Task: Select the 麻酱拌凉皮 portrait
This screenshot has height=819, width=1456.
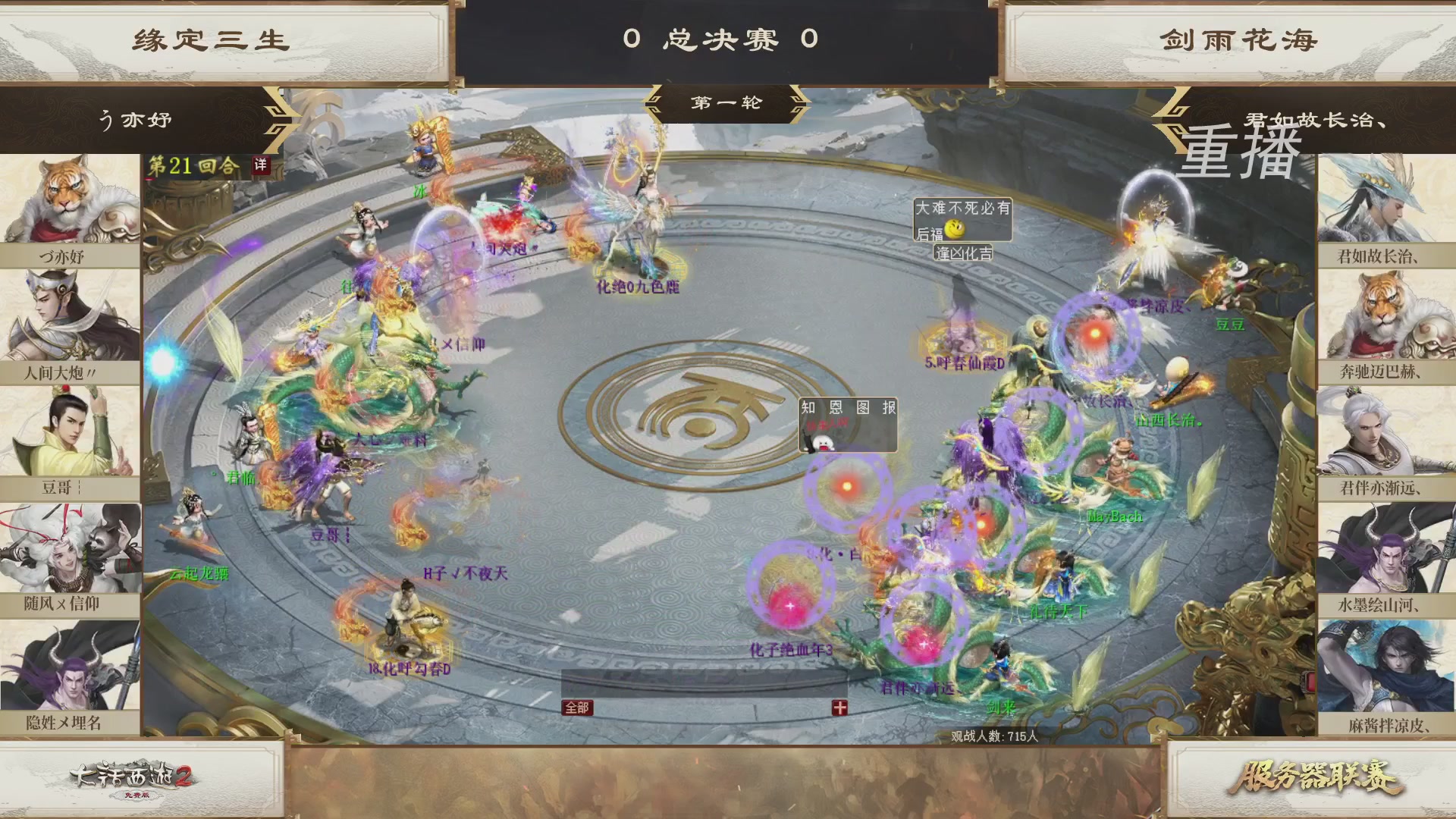Action: tap(1388, 667)
